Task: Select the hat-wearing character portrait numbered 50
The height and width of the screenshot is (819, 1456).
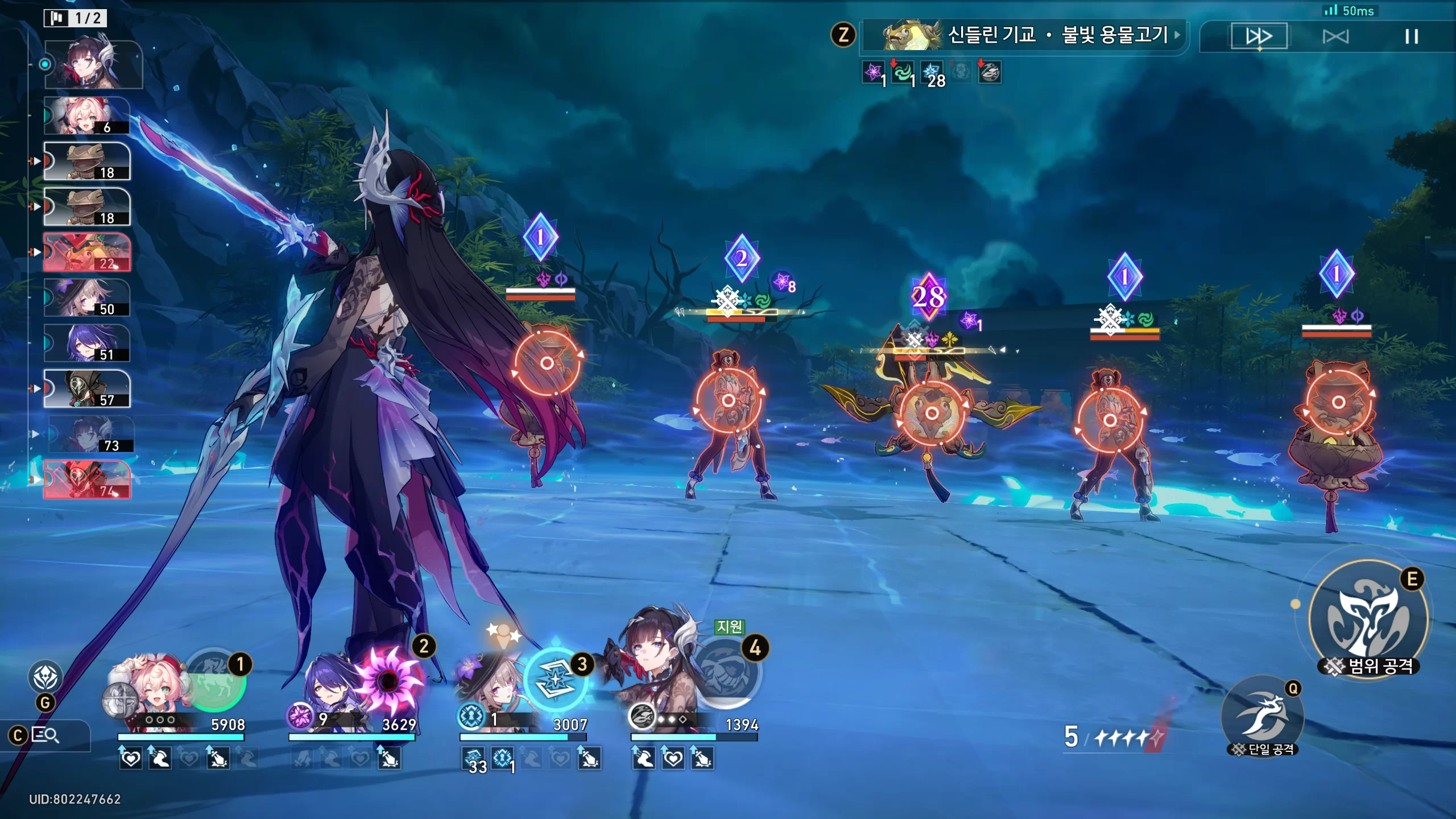Action: 87,297
